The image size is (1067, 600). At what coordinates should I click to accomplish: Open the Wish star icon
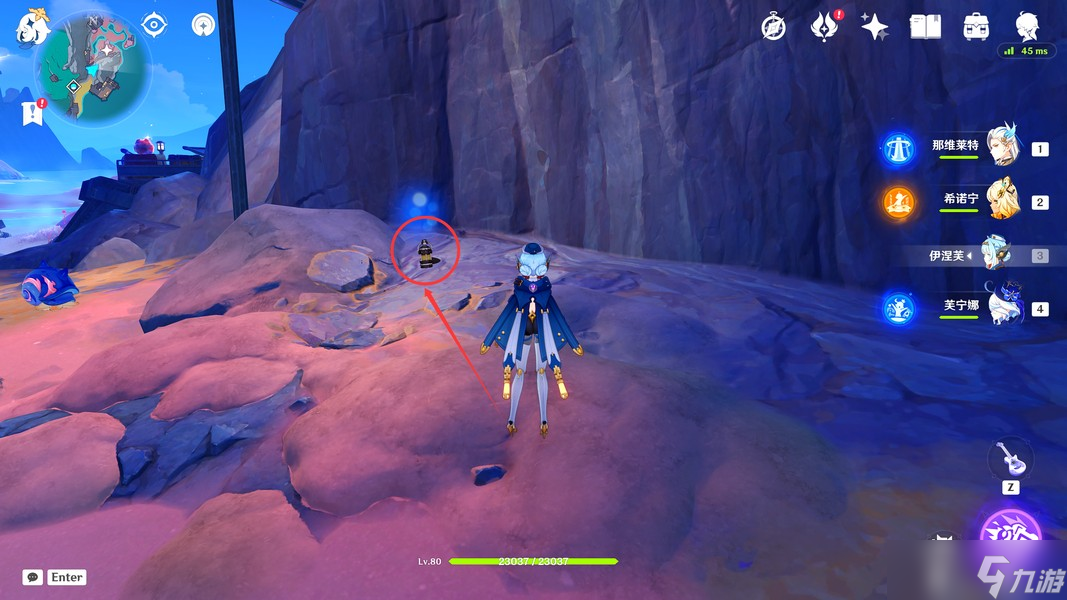[874, 27]
